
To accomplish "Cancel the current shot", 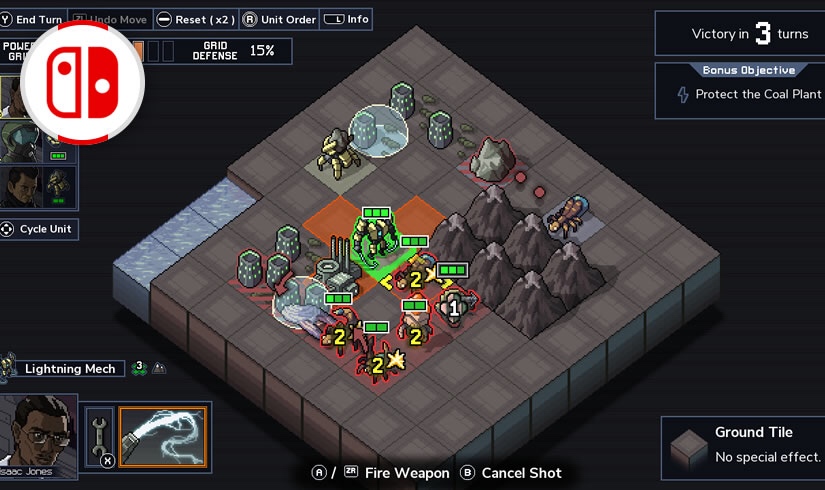I will tap(511, 473).
